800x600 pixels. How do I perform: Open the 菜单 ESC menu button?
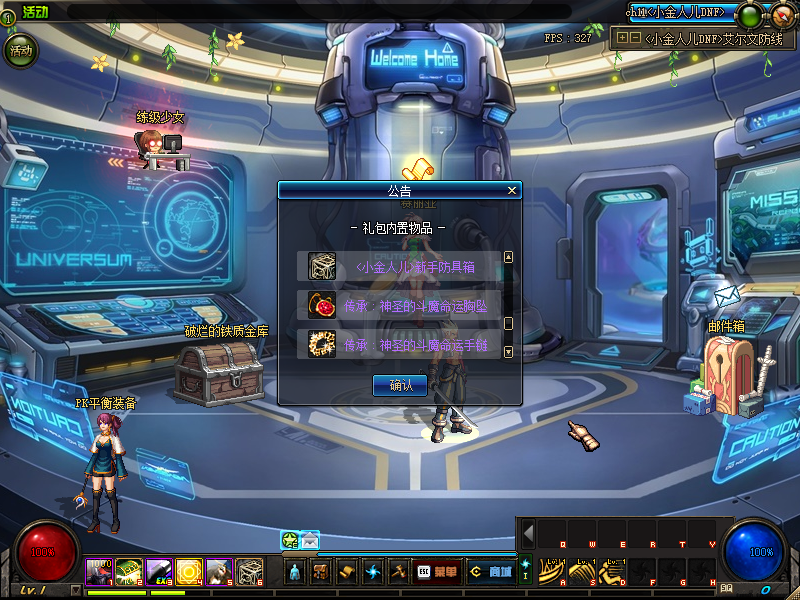coord(437,572)
